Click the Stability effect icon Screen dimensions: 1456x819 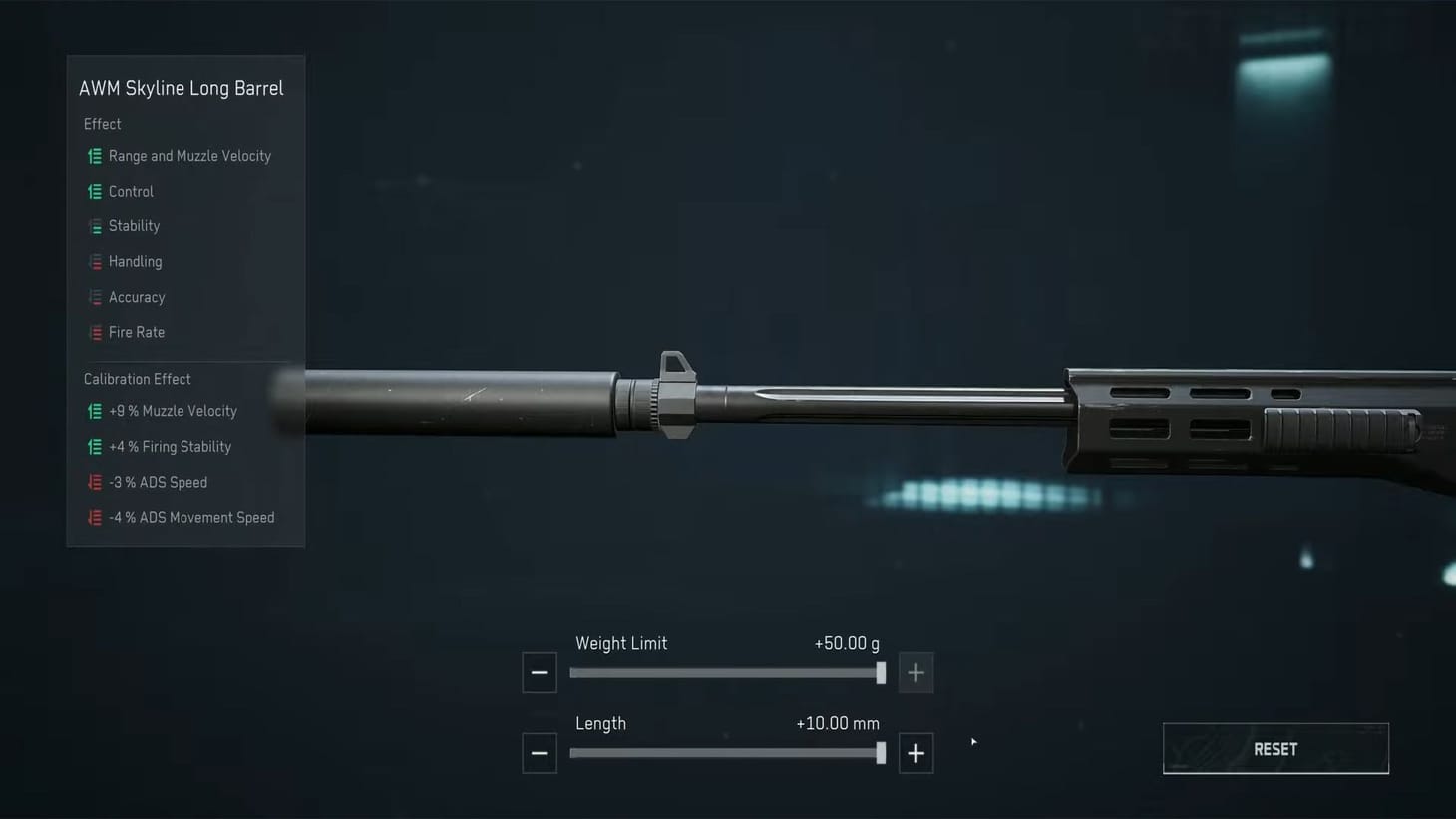tap(95, 226)
